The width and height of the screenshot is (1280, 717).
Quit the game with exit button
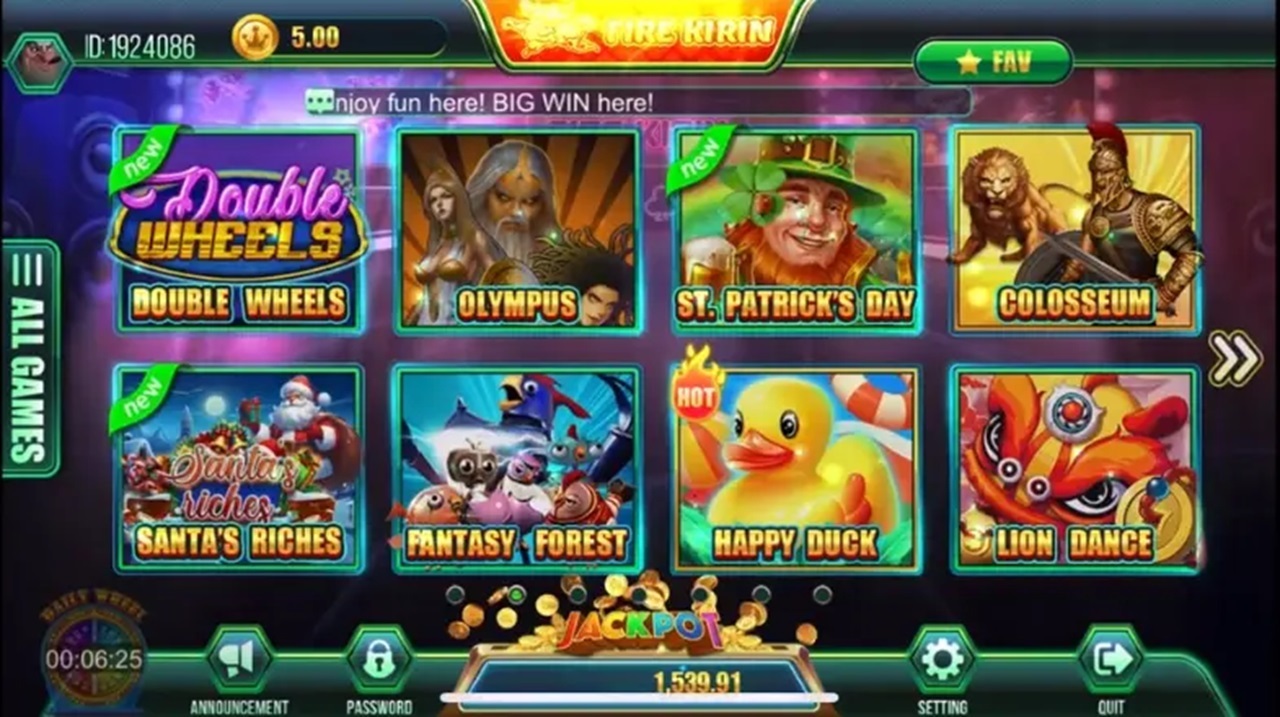[1110, 660]
